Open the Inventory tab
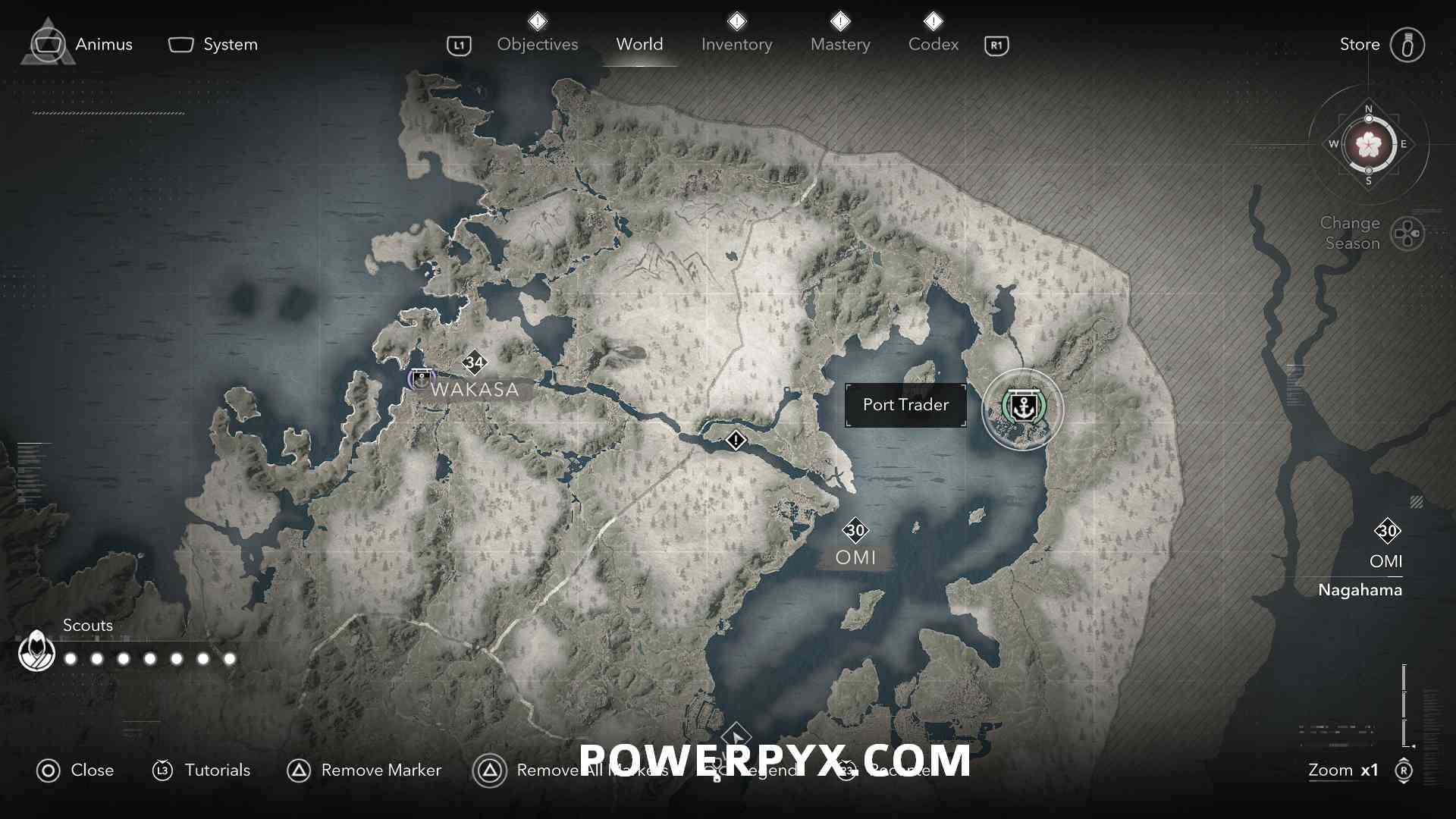 point(736,44)
